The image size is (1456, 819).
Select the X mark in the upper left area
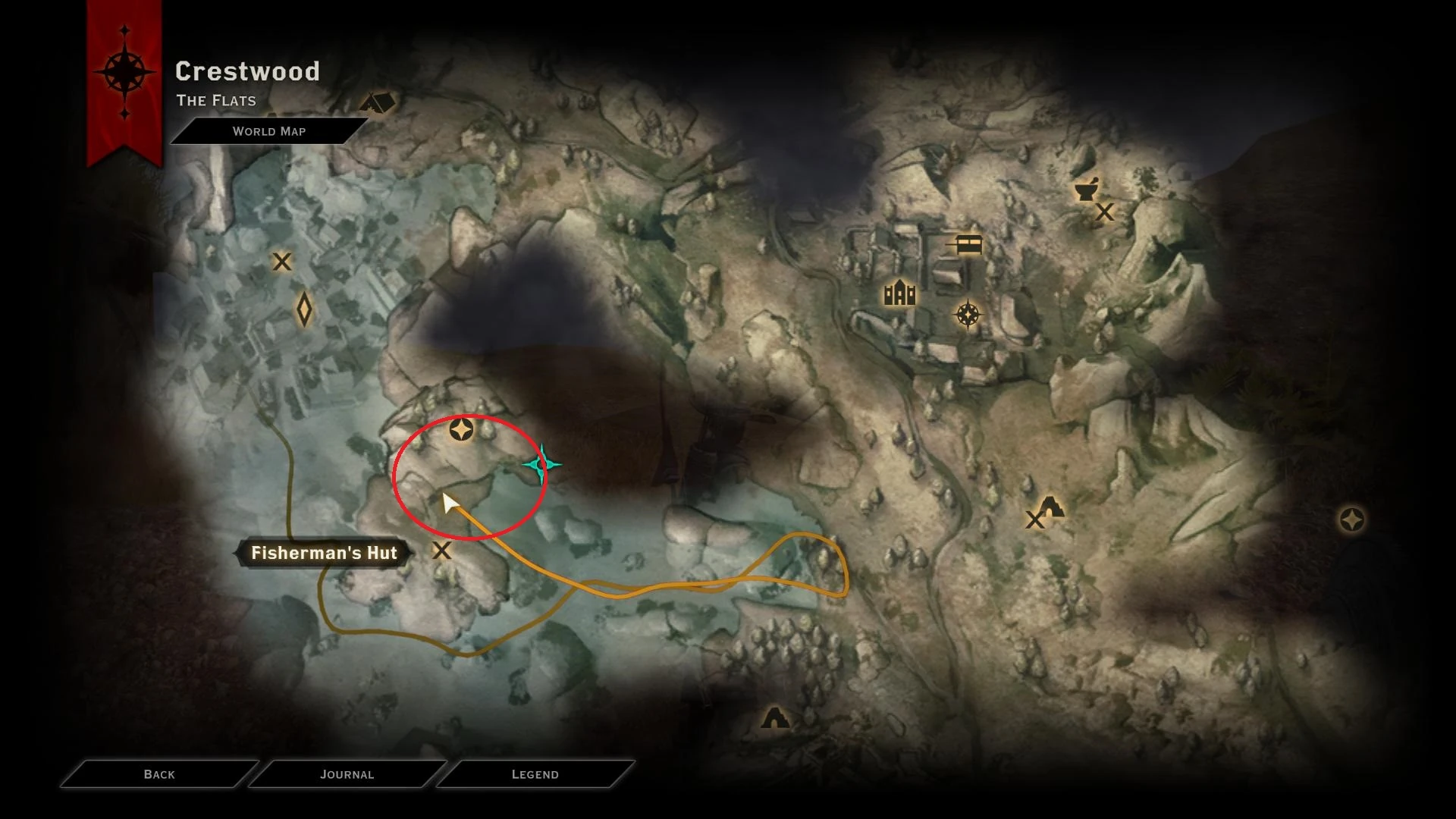(281, 262)
